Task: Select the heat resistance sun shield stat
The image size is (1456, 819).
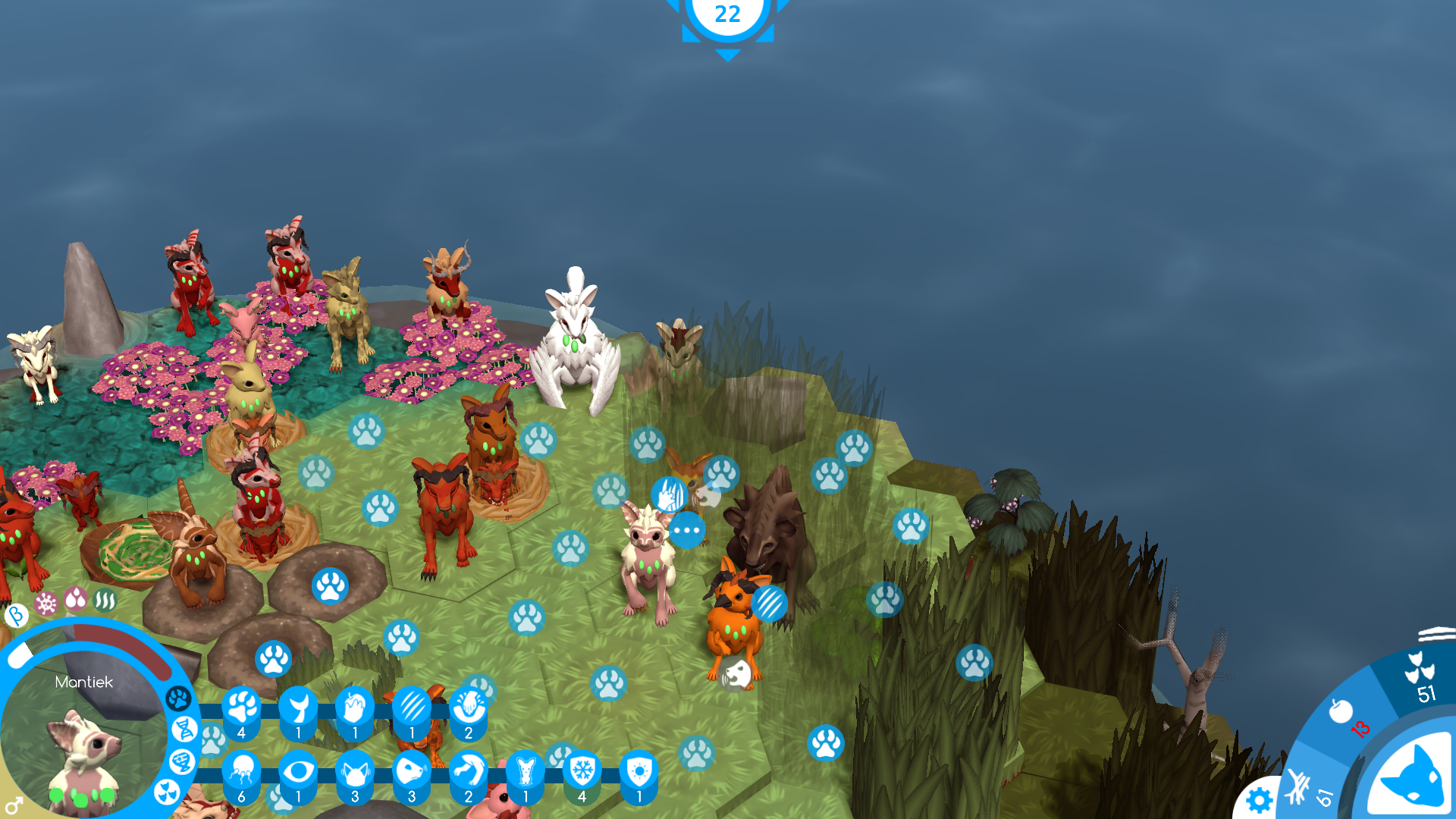Action: (639, 772)
